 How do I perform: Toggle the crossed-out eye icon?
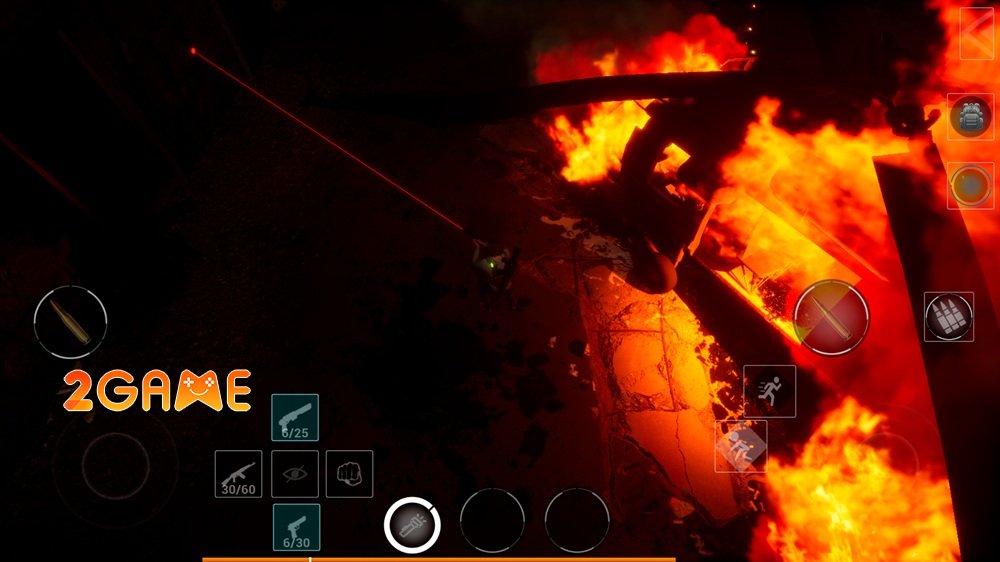pos(295,474)
